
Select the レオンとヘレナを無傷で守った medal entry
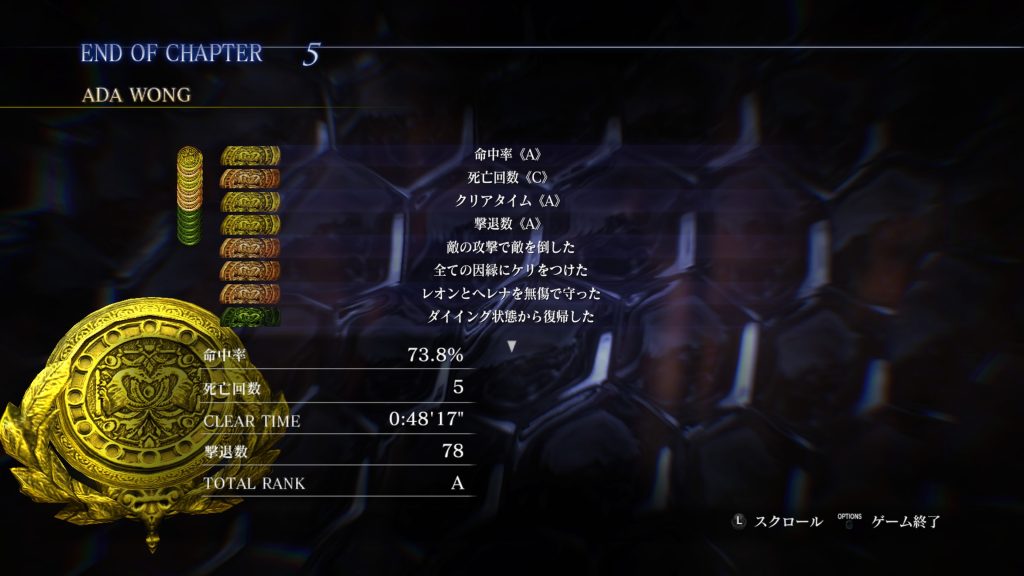tap(510, 293)
